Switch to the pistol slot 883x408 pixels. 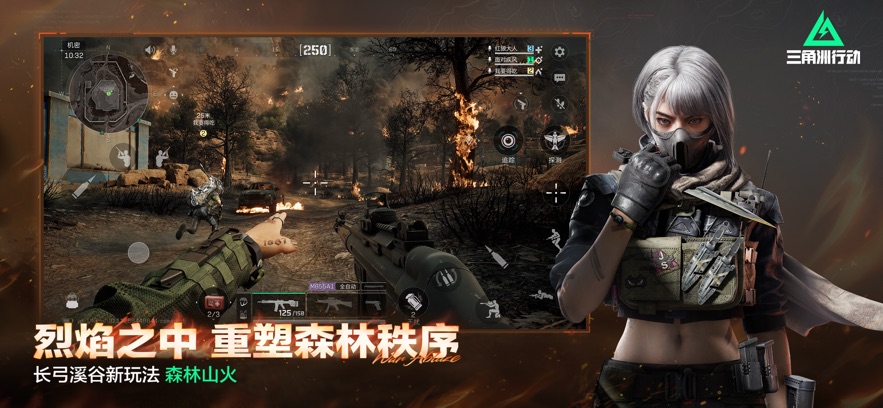tap(373, 303)
